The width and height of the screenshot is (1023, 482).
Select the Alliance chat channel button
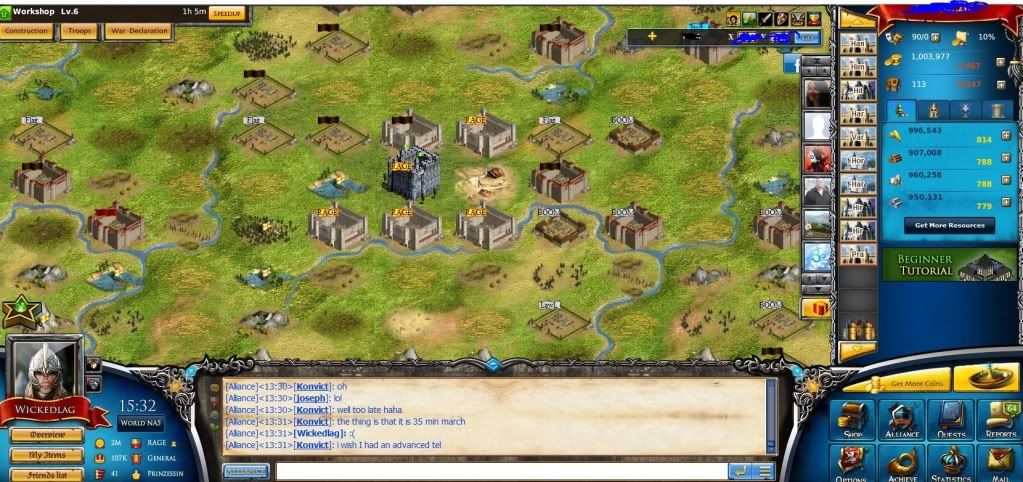(x=246, y=471)
